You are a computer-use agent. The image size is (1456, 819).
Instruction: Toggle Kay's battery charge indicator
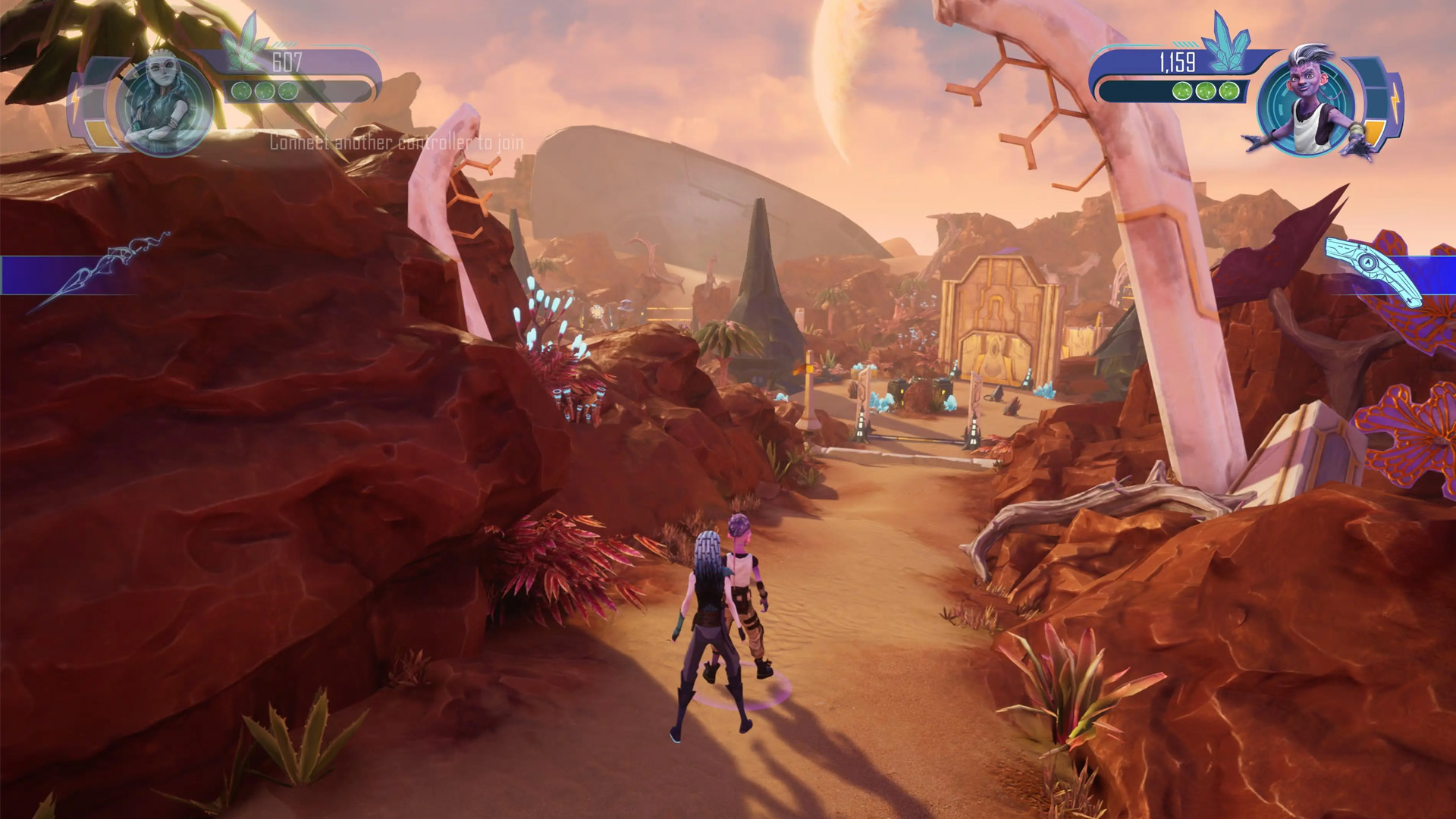pos(1373,131)
